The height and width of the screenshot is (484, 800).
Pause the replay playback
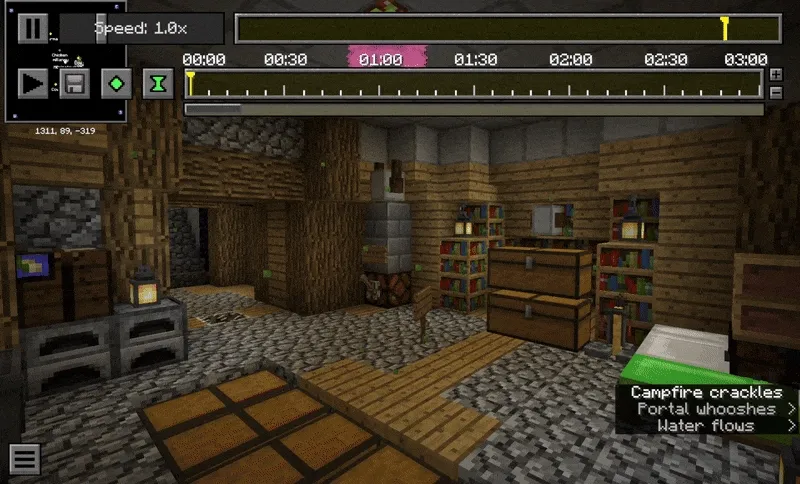pos(32,28)
